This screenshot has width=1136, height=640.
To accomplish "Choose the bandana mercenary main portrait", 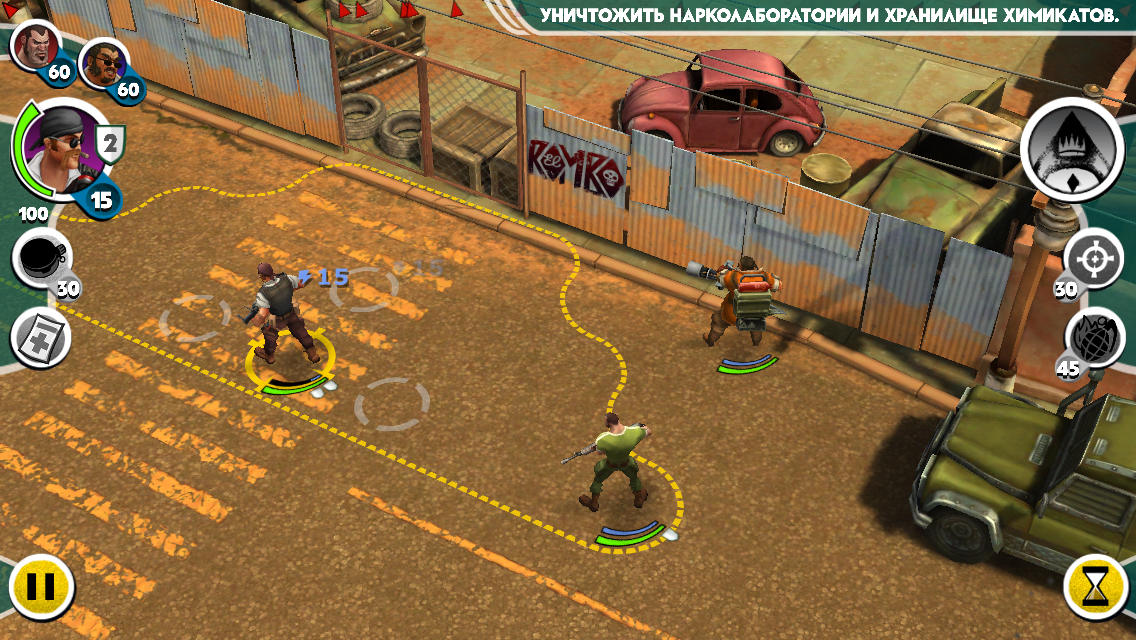I will click(x=59, y=150).
